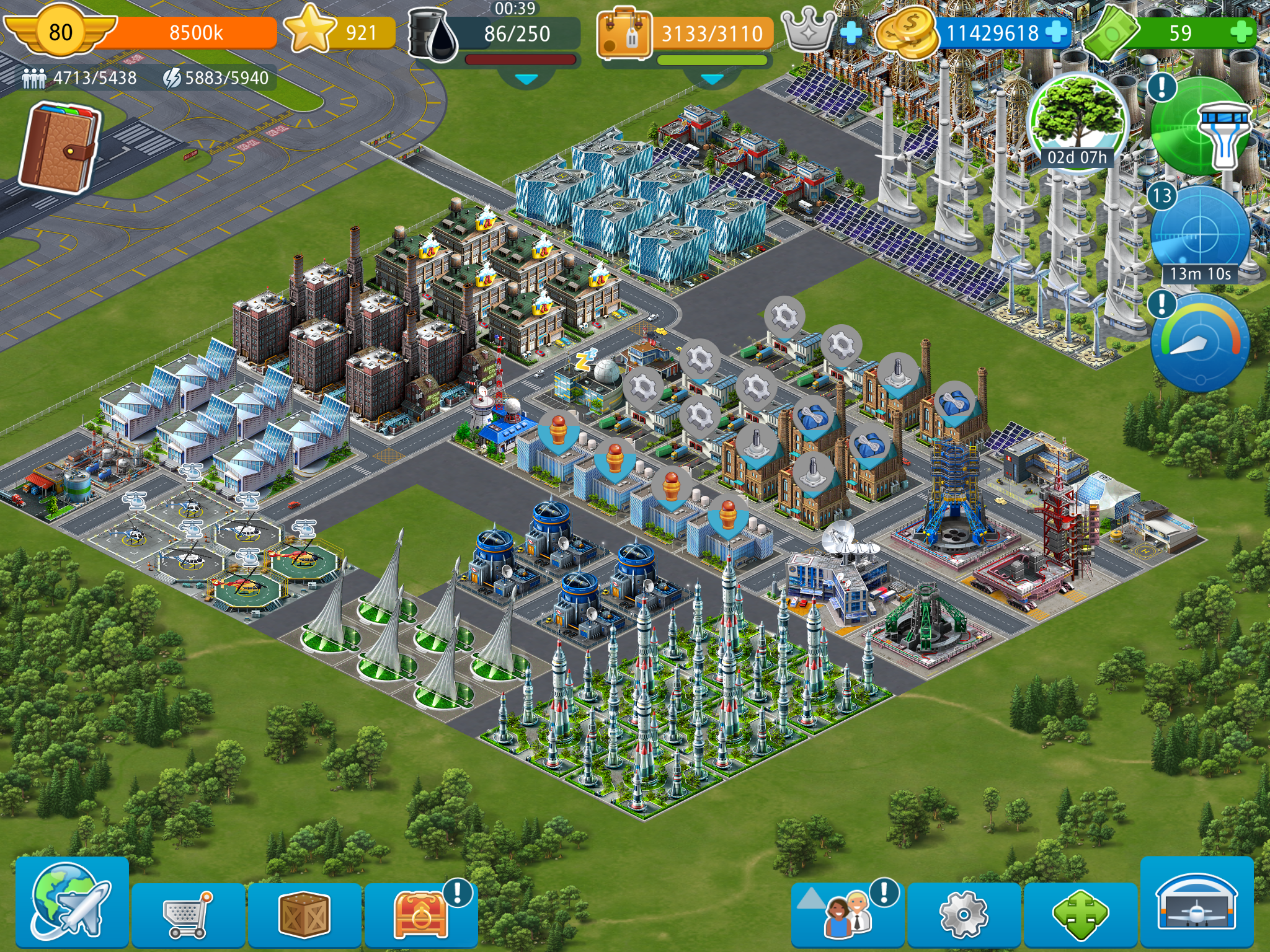Open the globe and airplane flights map

coord(71,904)
